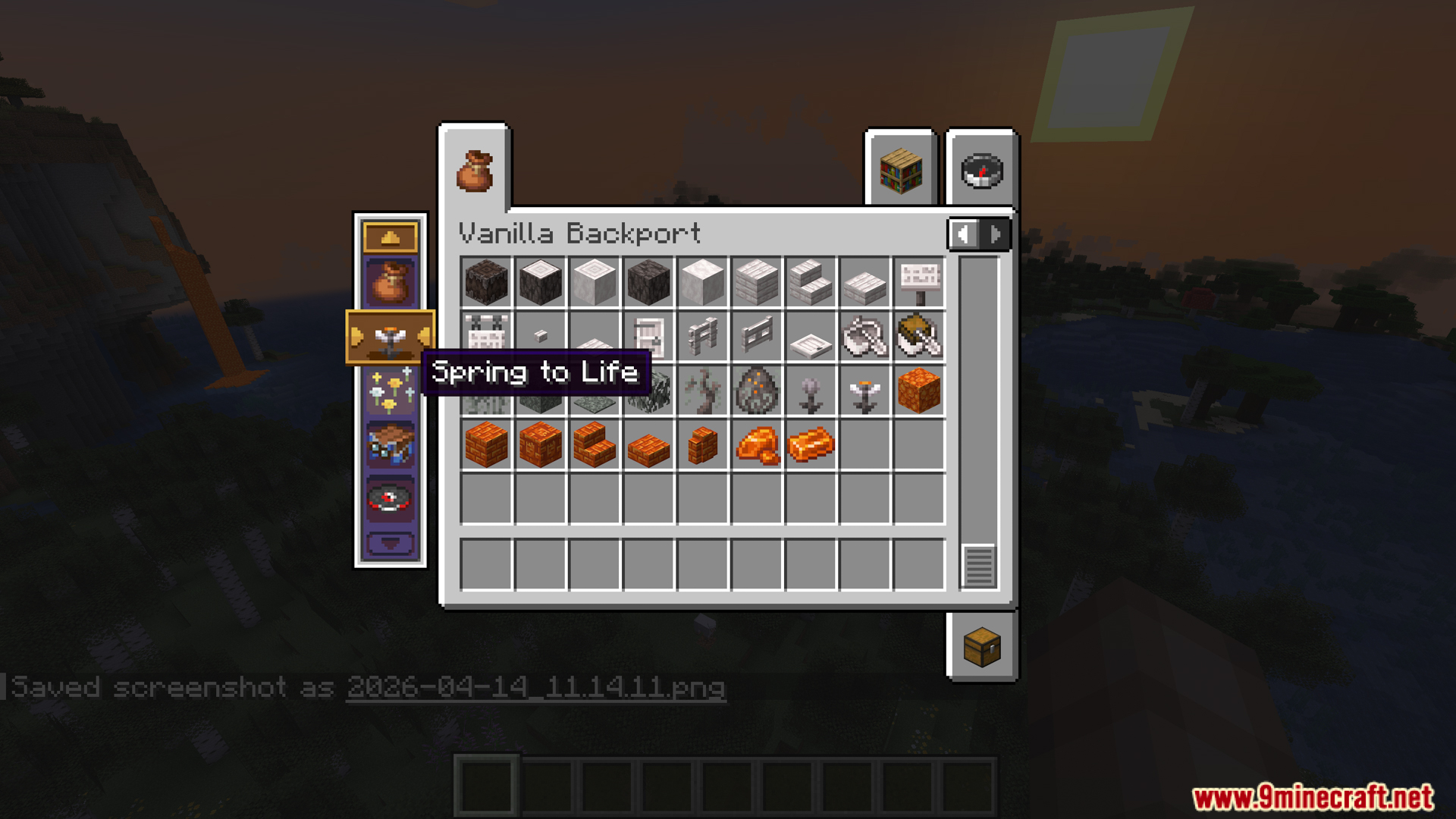Click the next page arrow
This screenshot has width=1456, height=819.
click(994, 234)
